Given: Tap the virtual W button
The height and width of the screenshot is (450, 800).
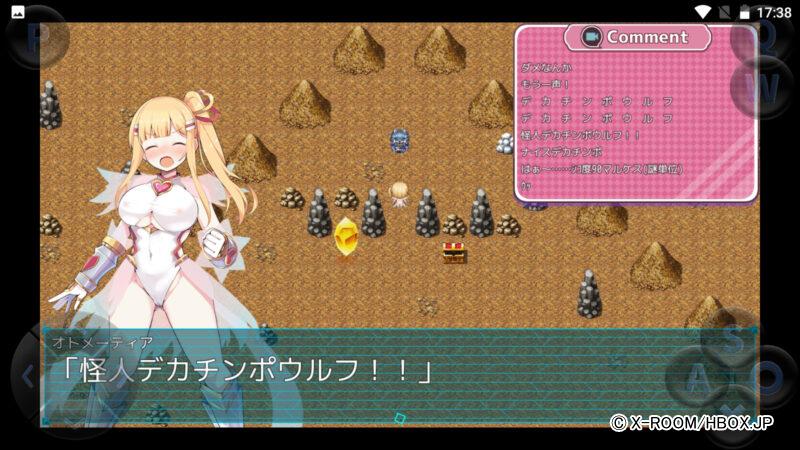Looking at the screenshot, I should click(762, 86).
